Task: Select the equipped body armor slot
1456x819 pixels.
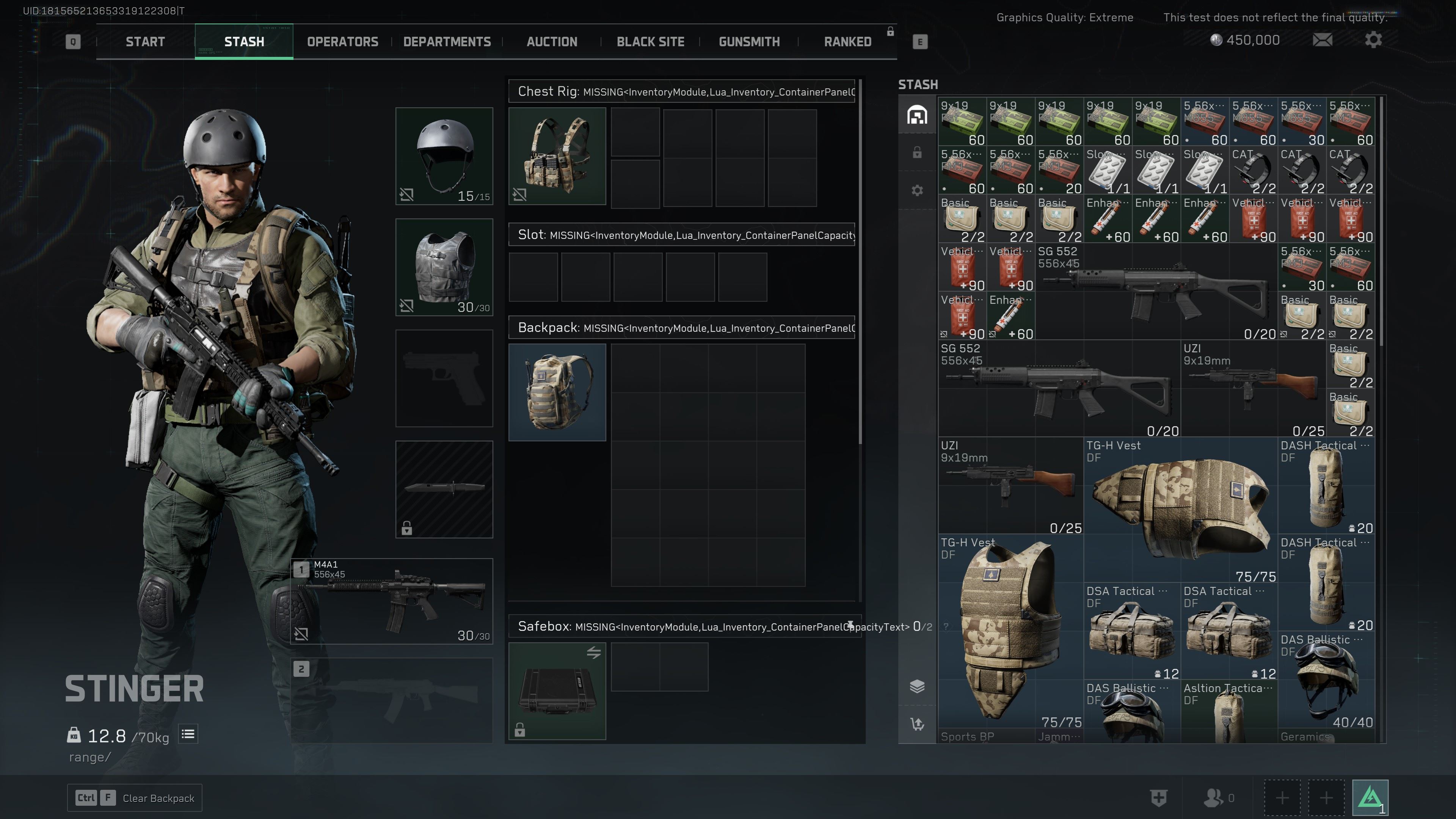Action: (x=444, y=267)
